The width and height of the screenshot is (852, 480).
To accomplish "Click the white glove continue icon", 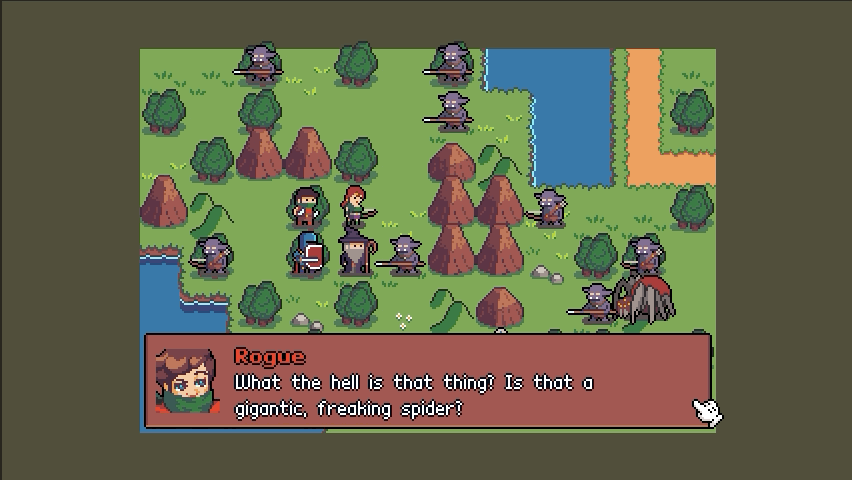I will pyautogui.click(x=707, y=411).
